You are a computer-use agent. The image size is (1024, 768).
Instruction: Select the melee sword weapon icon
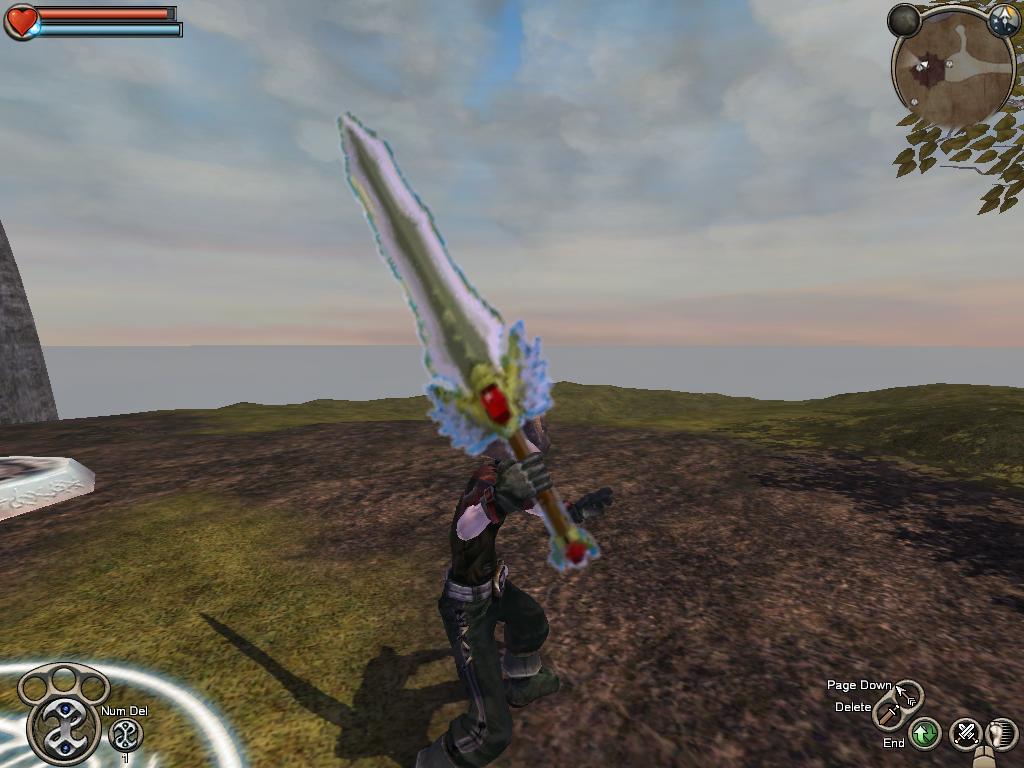888,712
